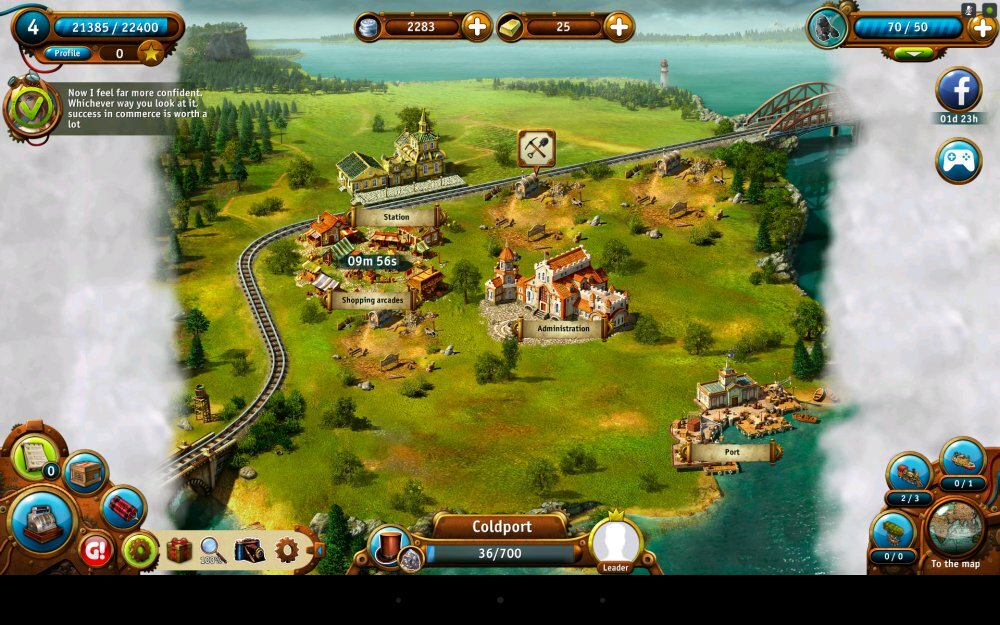
Task: Open the cash register shop
Action: pos(43,522)
